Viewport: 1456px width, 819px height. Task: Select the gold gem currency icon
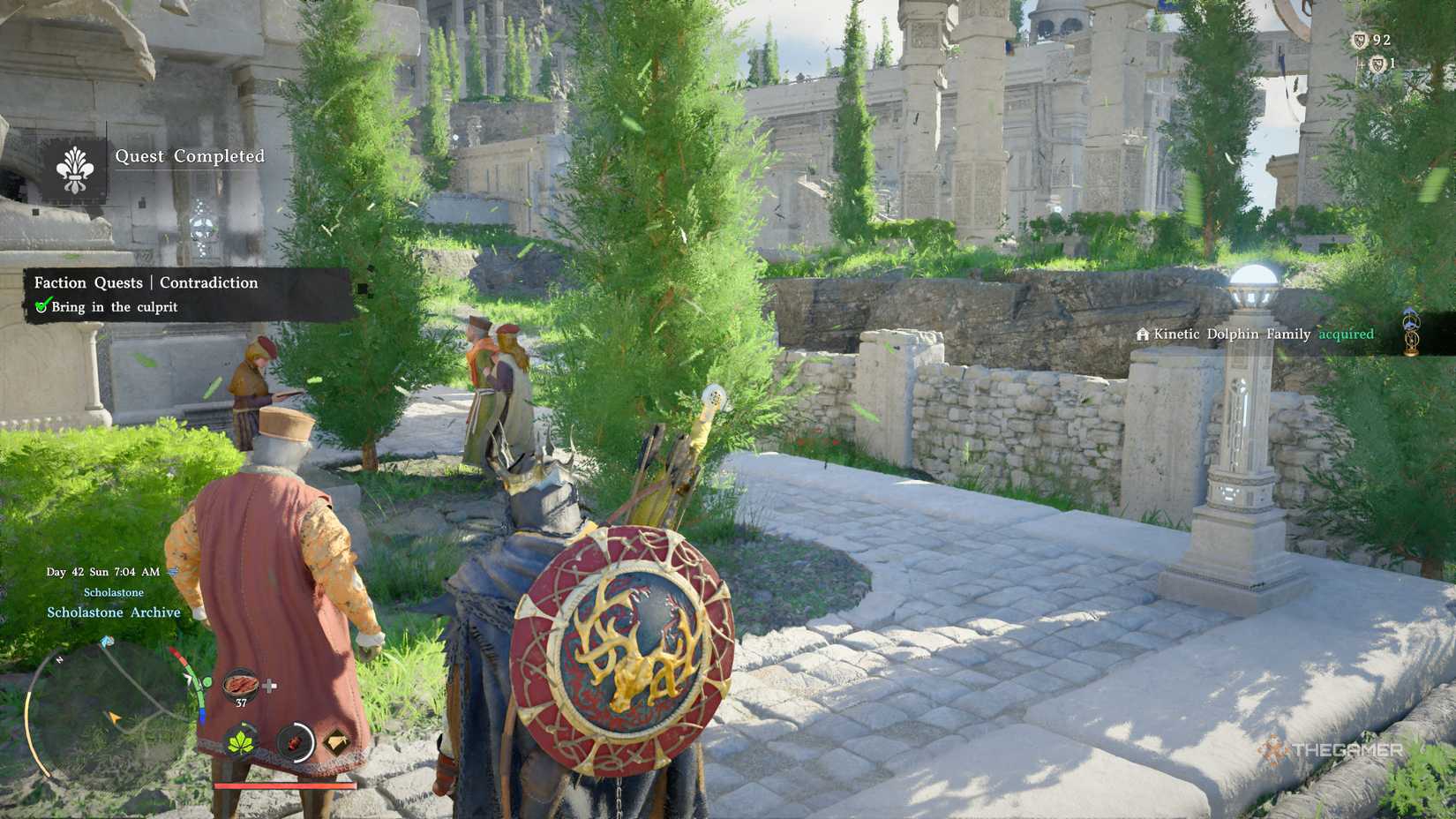point(335,740)
